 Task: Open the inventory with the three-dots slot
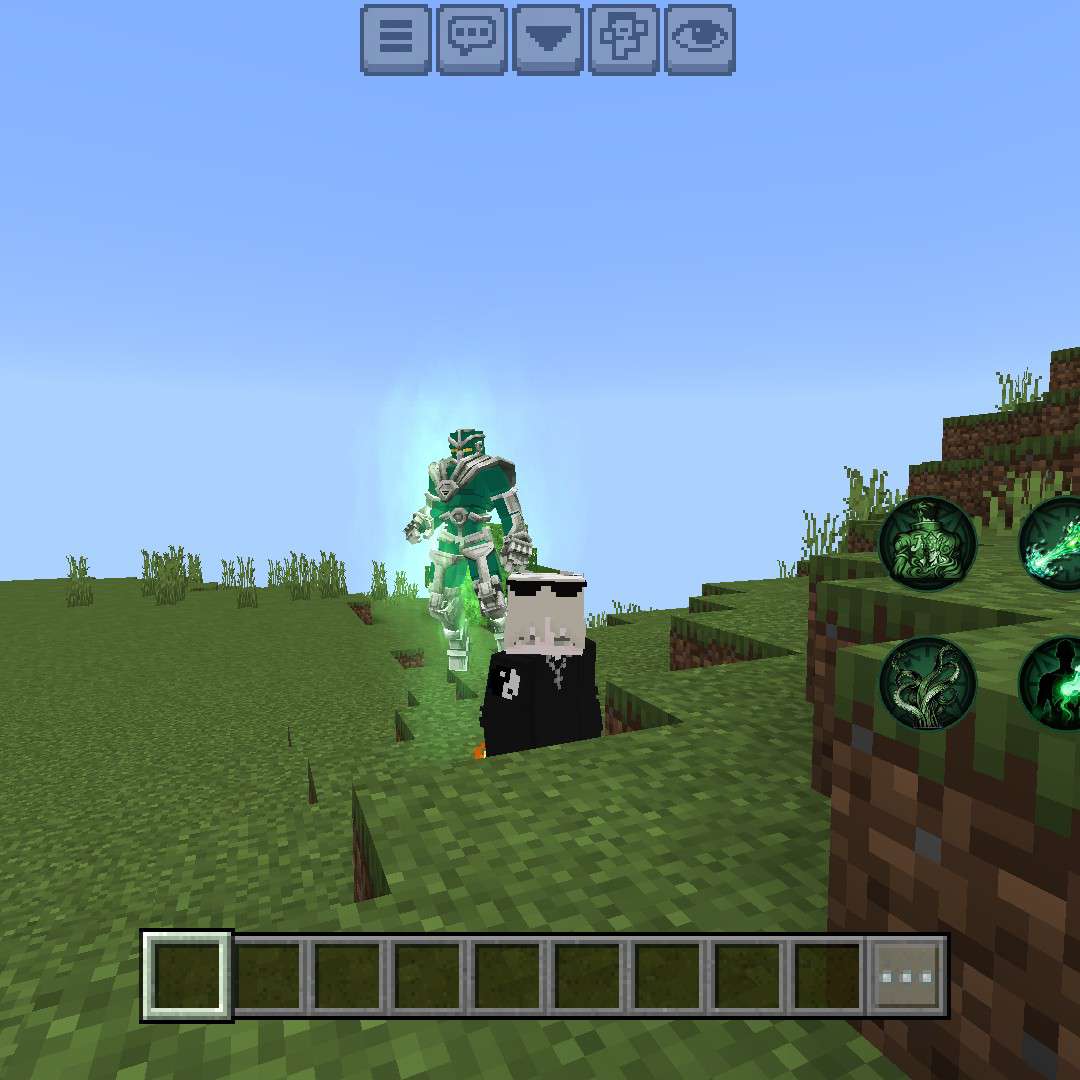907,976
